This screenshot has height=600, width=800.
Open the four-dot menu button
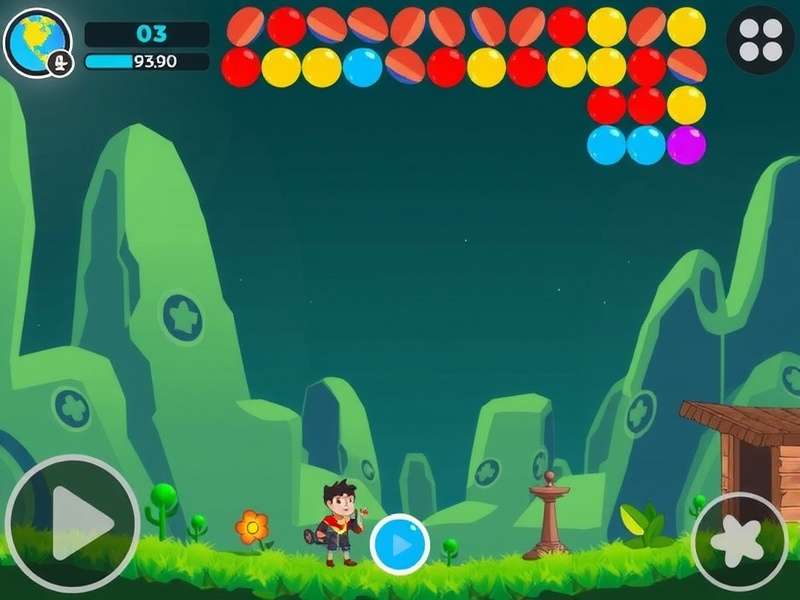point(760,40)
